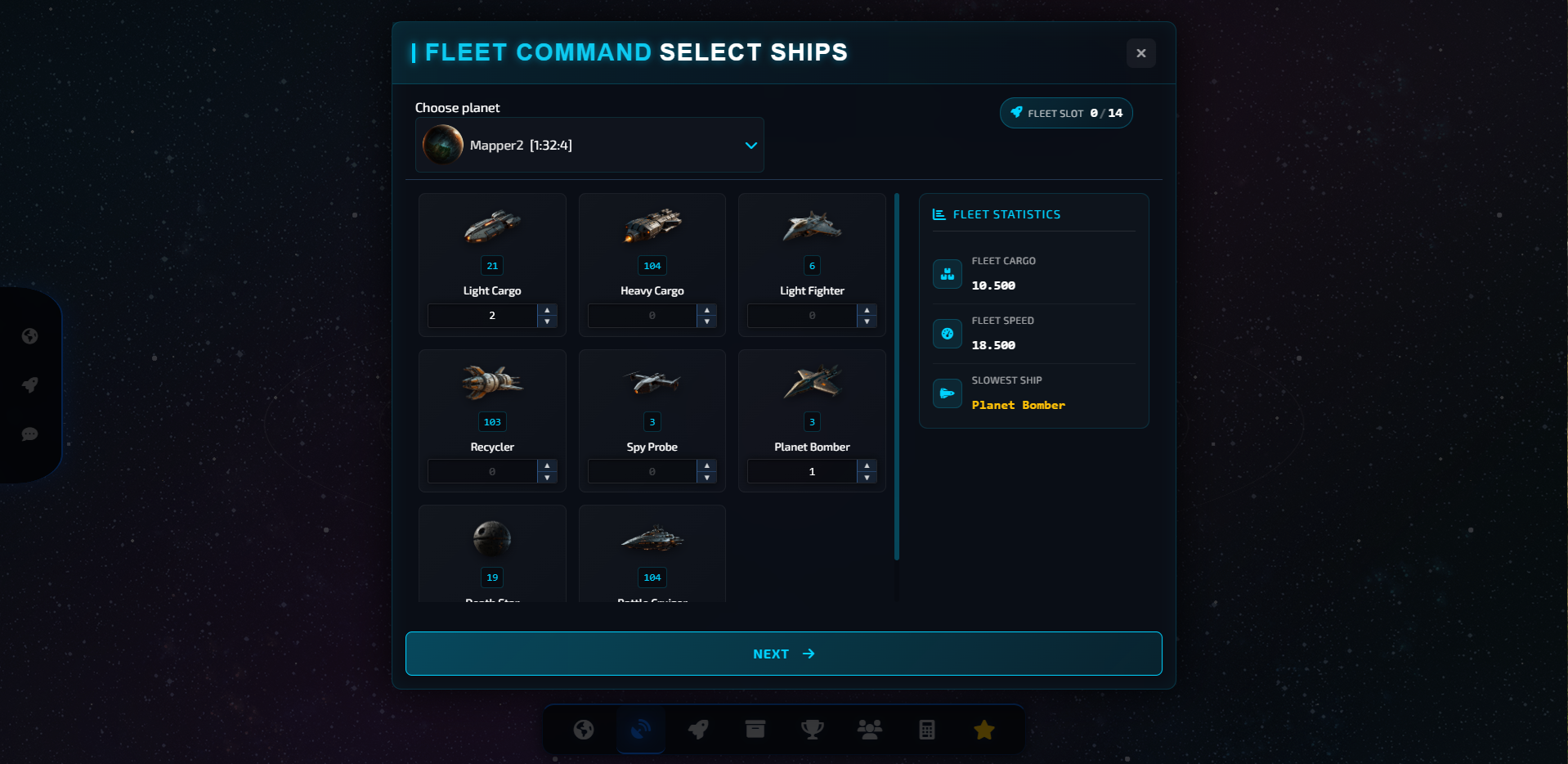Click the FLEET SLOT 0/14 badge
Image resolution: width=1568 pixels, height=764 pixels.
coord(1065,113)
